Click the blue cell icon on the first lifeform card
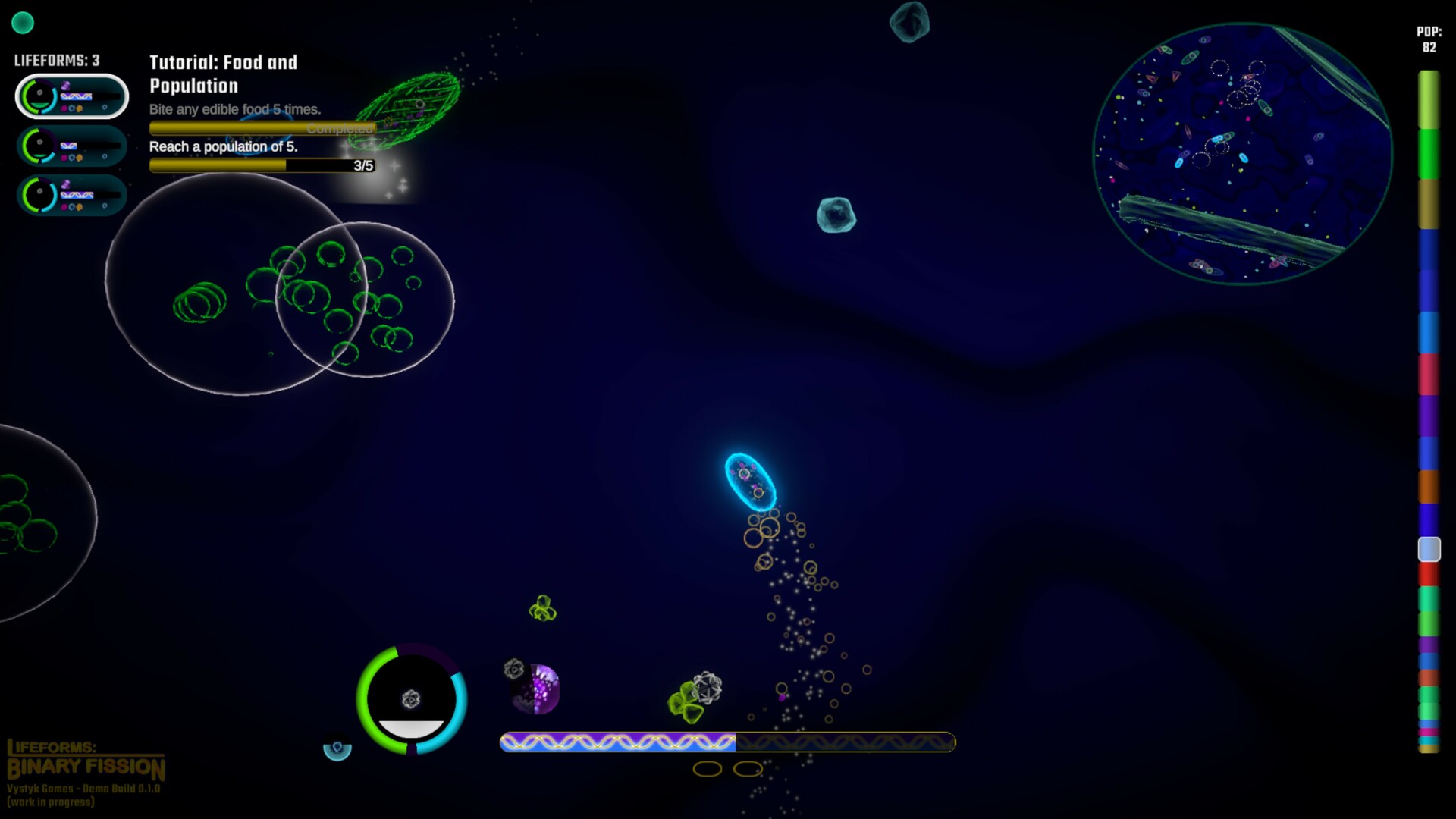 [71, 108]
